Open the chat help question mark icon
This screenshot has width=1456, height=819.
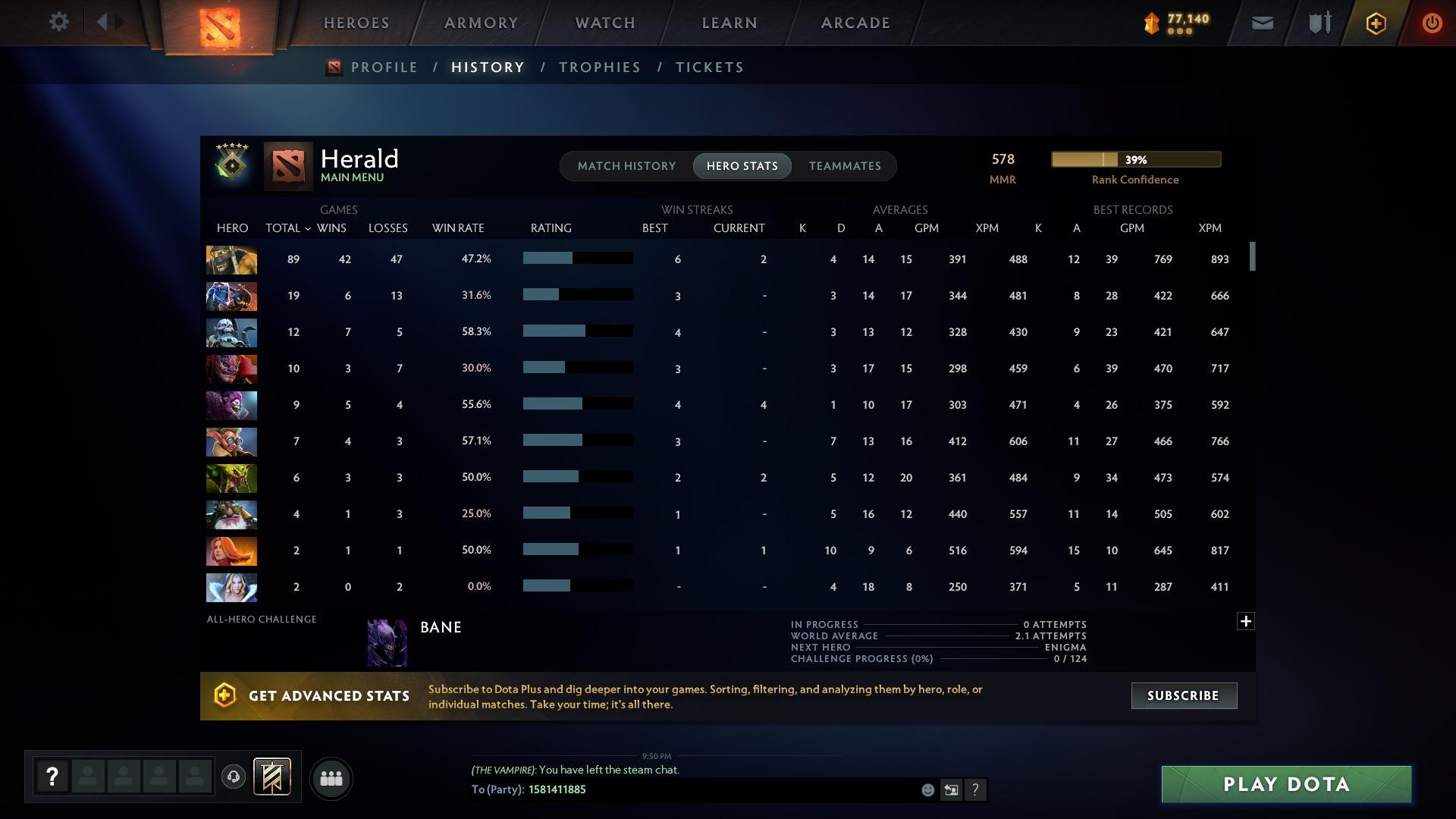[976, 790]
